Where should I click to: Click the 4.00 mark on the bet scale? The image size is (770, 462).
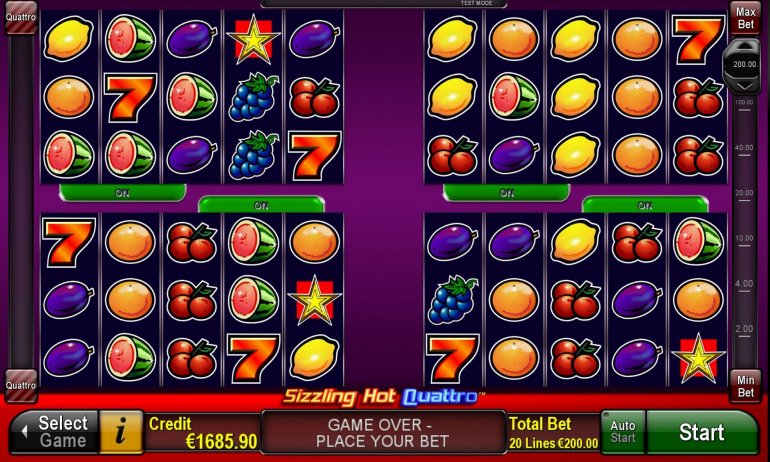(744, 284)
